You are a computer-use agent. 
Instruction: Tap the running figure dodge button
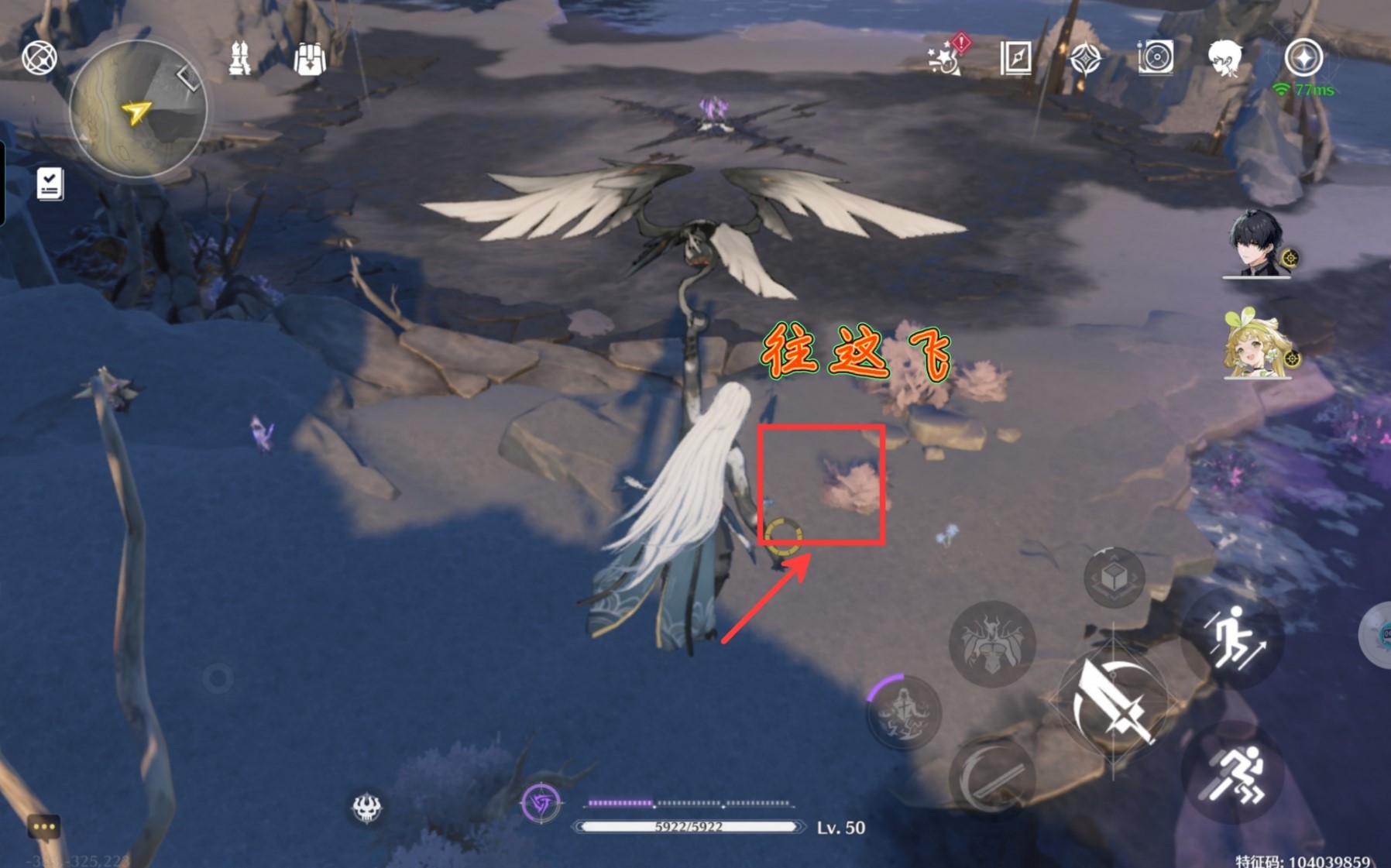click(x=1235, y=774)
